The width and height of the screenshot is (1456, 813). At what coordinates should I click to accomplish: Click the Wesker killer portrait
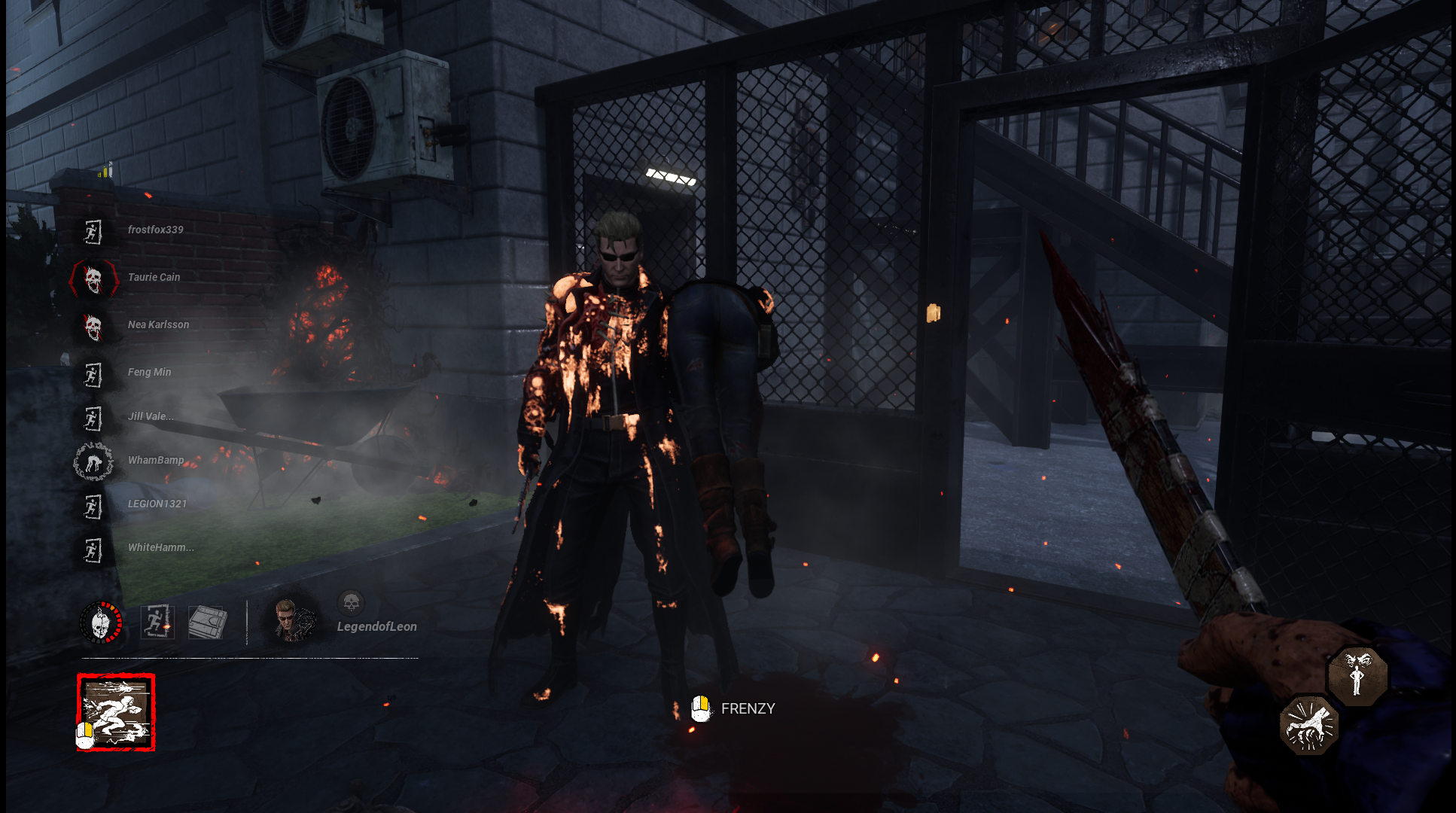tap(293, 620)
